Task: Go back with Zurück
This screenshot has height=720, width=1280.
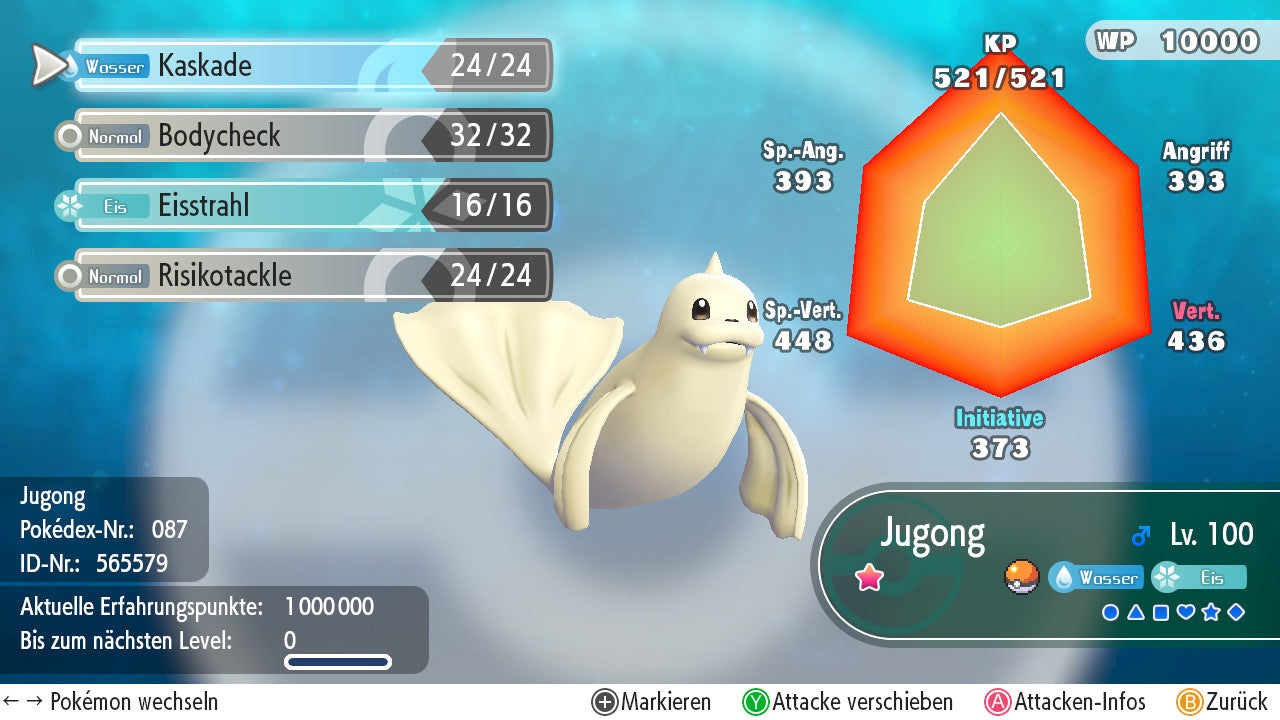Action: point(1222,702)
